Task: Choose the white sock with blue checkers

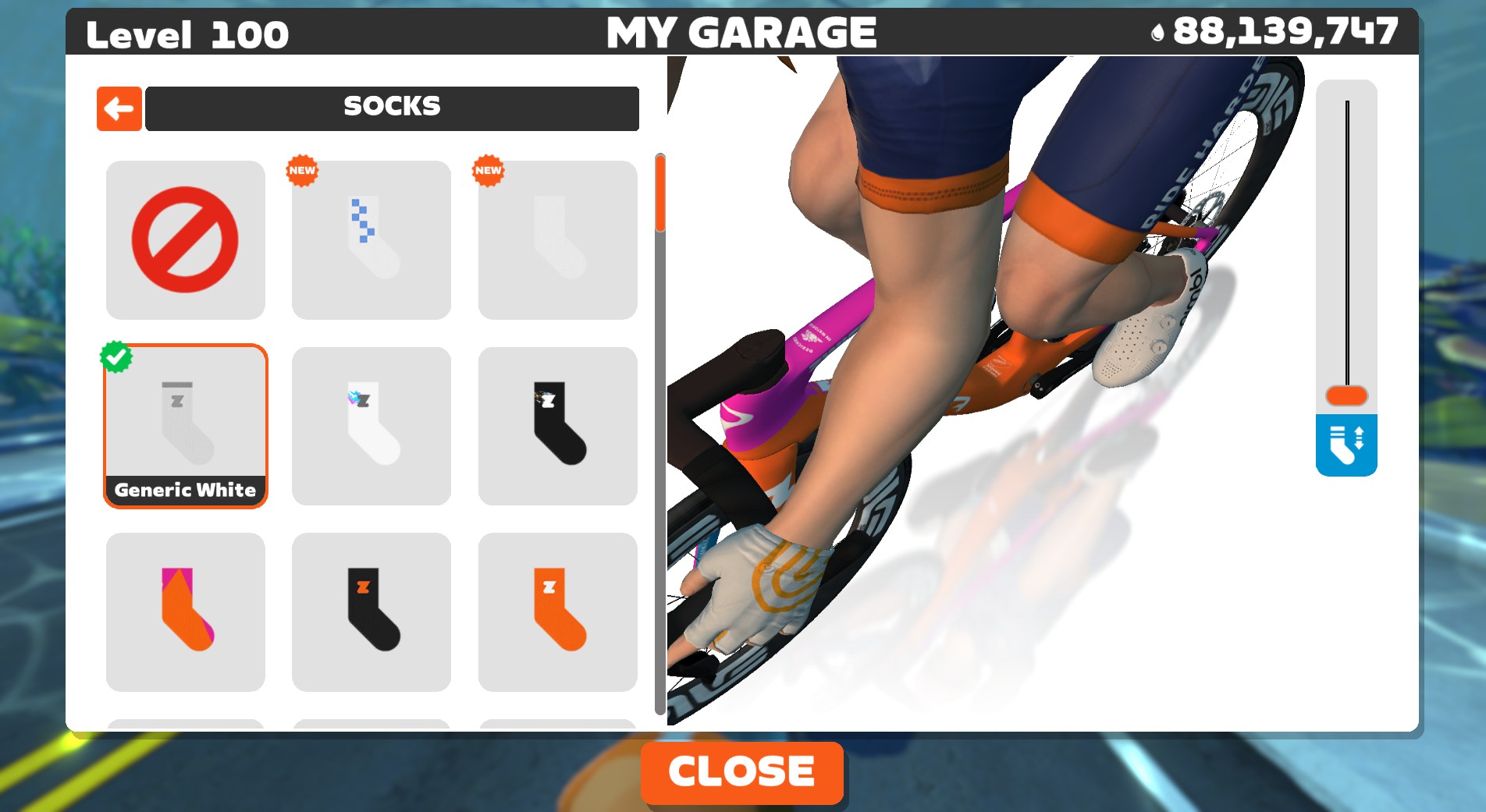Action: click(x=371, y=239)
